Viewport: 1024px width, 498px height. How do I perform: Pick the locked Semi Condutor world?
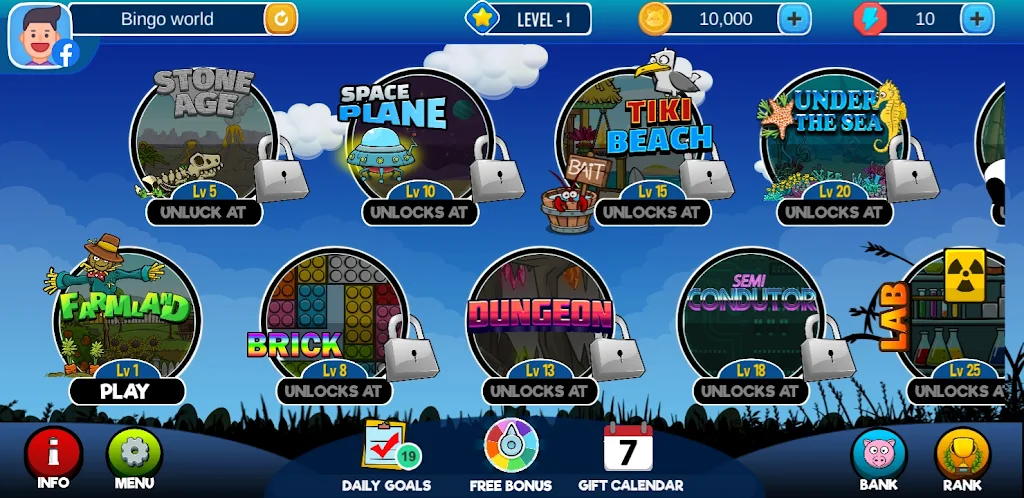click(751, 320)
